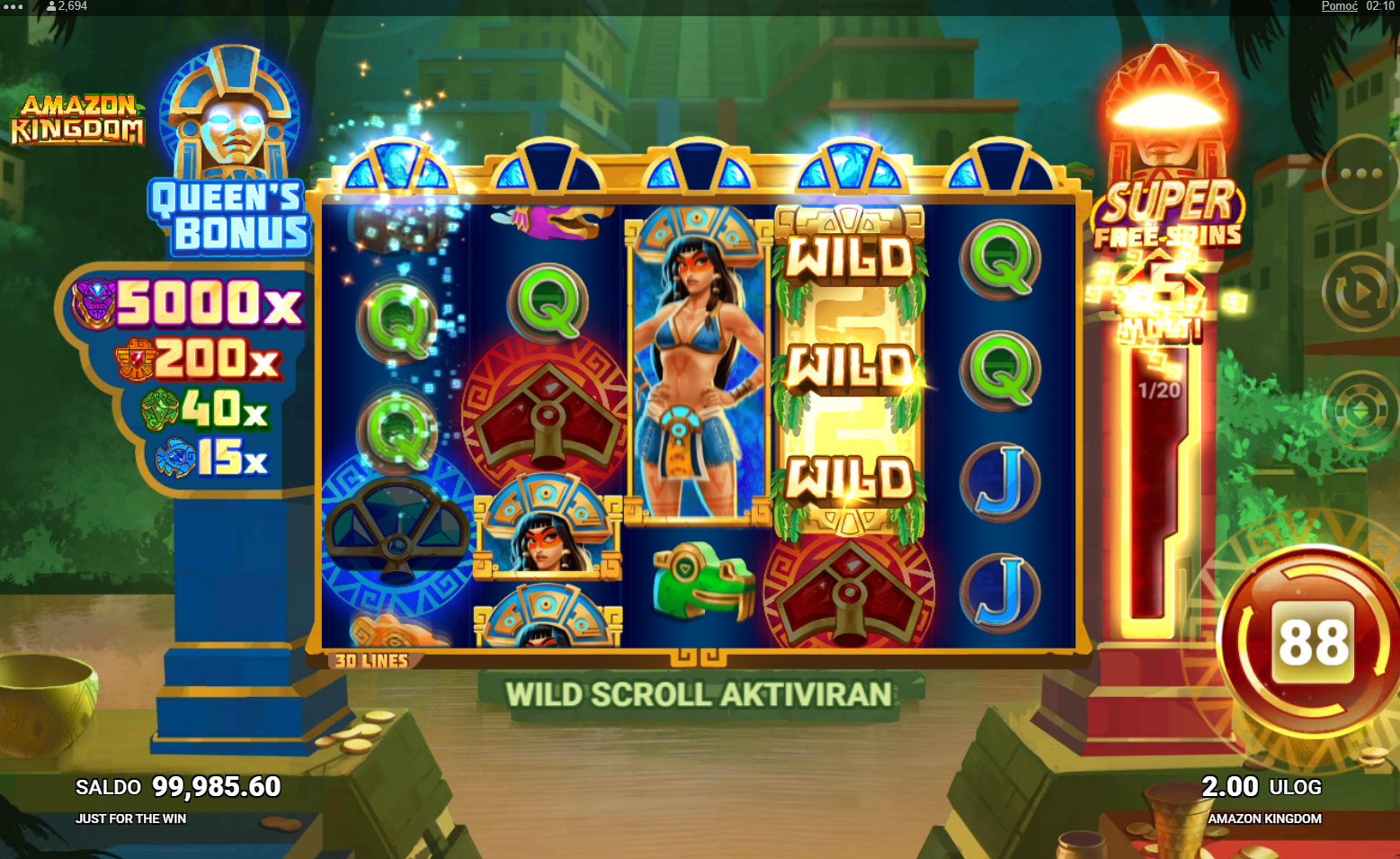Open the top-left three-dot overlay menu
The width and height of the screenshot is (1400, 859).
coord(13,6)
